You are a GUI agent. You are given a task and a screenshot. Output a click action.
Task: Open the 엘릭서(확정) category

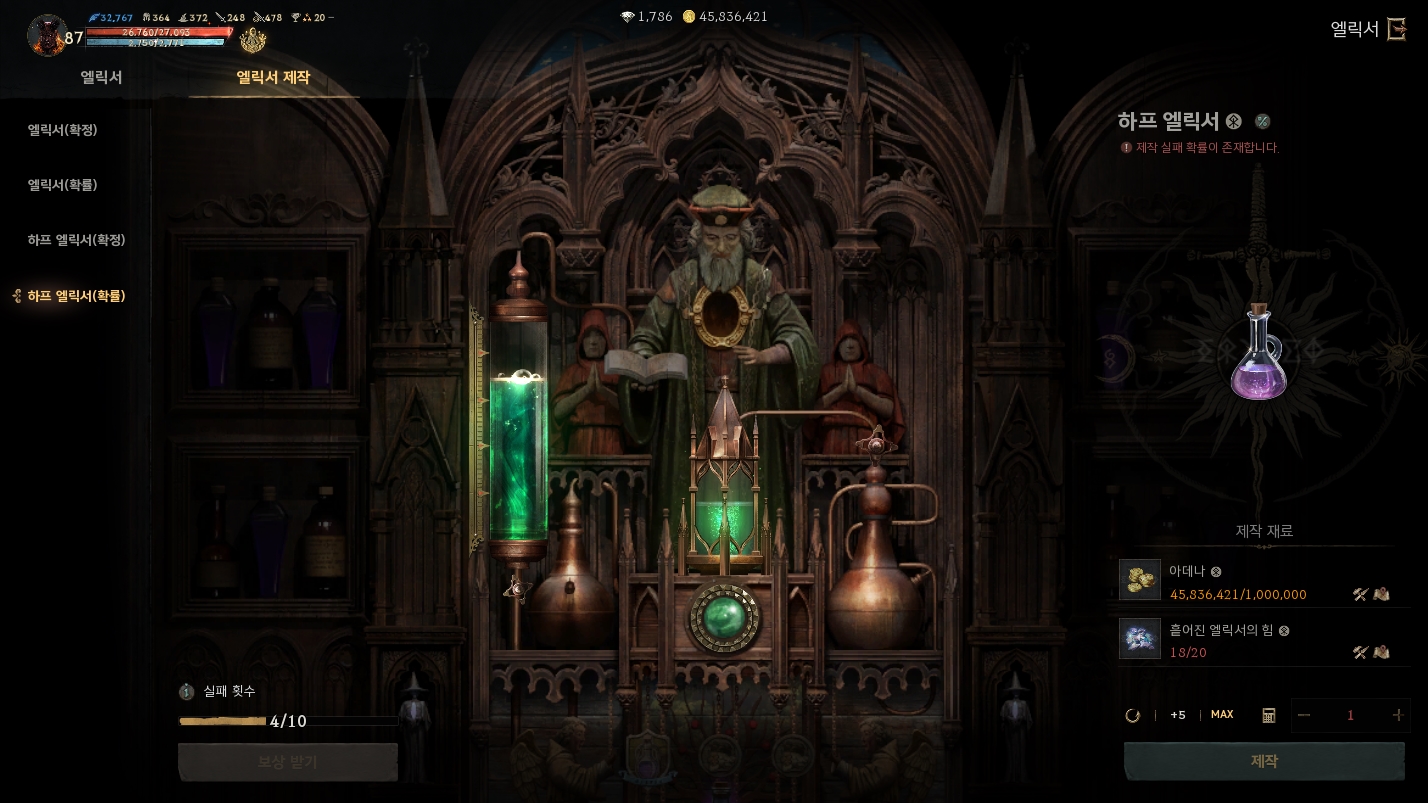[62, 130]
